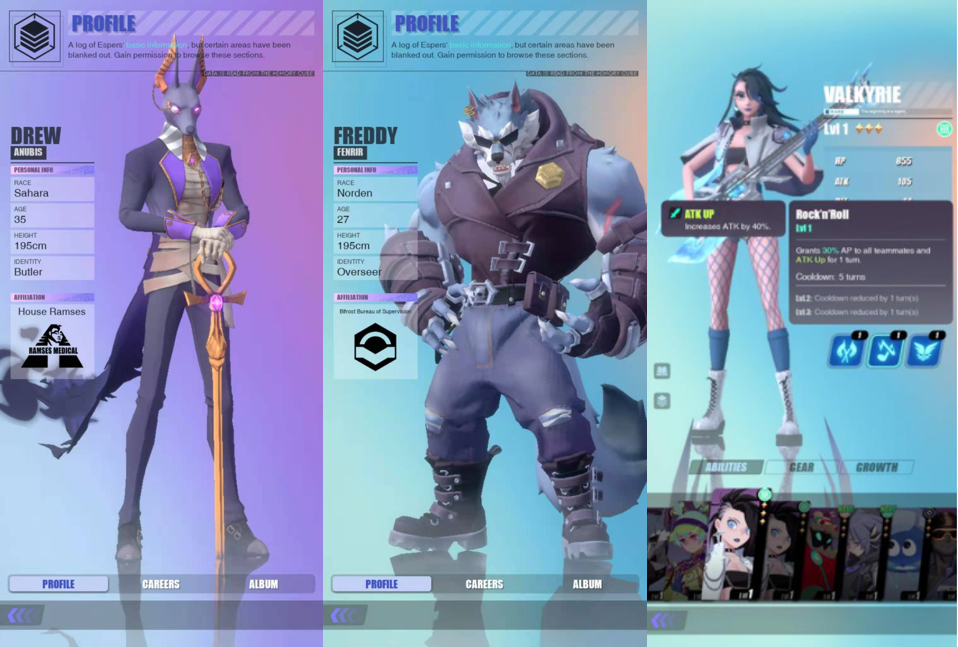Open the Careers tab on Freddy's profile
958x647 pixels.
coord(484,584)
